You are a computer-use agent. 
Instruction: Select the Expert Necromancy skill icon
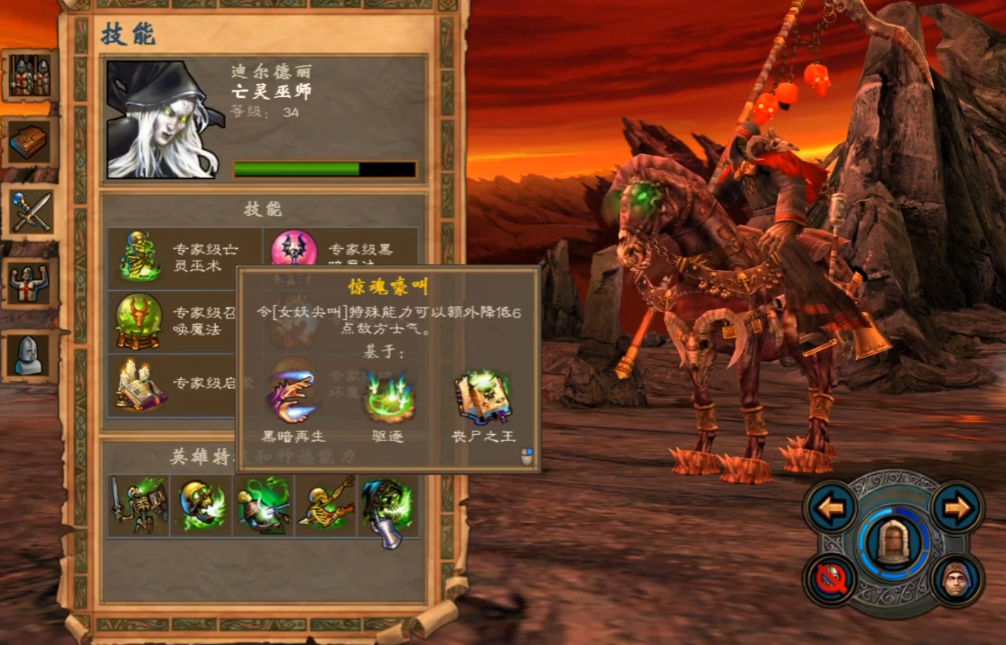click(x=140, y=256)
